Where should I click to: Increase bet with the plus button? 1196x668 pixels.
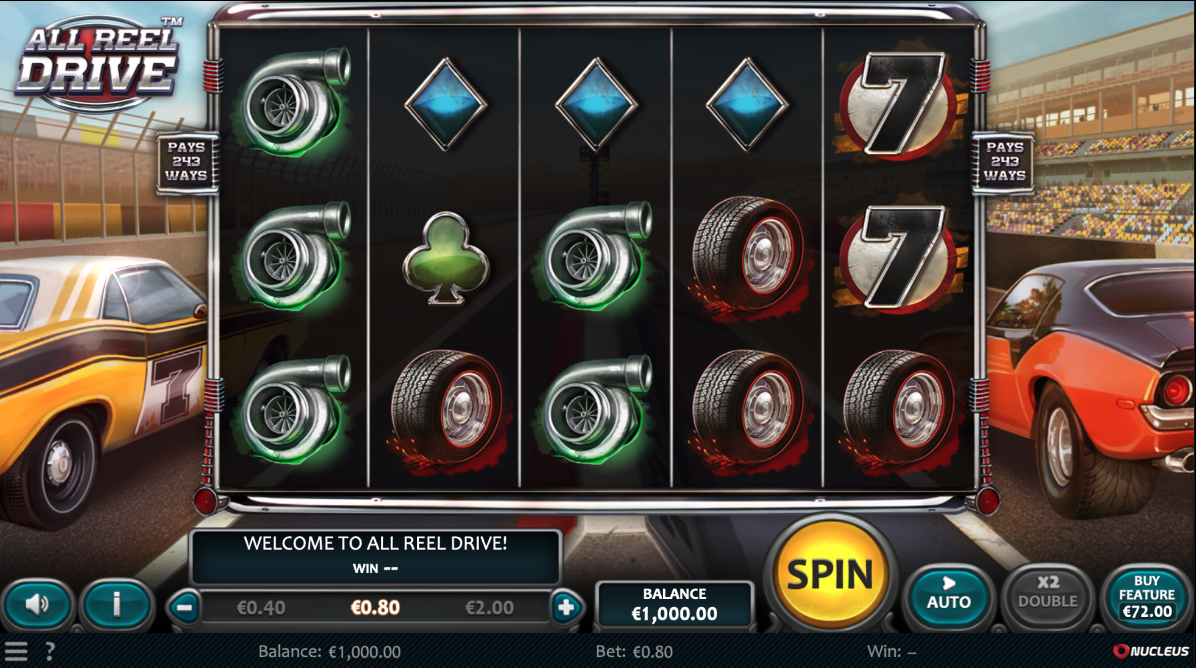coord(565,606)
